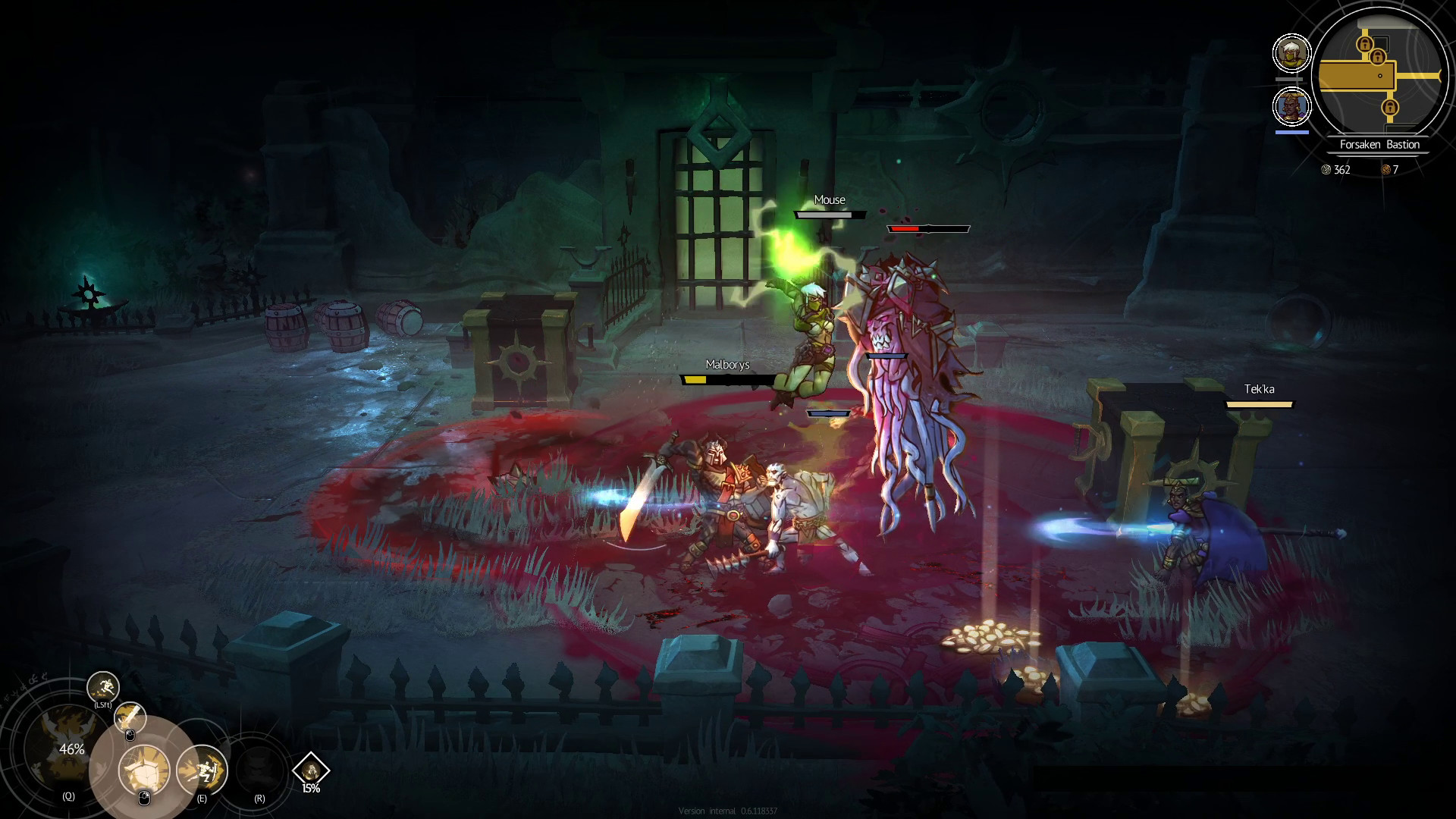The width and height of the screenshot is (1456, 819).
Task: Click the darkened (R) ability slot icon
Action: [260, 770]
